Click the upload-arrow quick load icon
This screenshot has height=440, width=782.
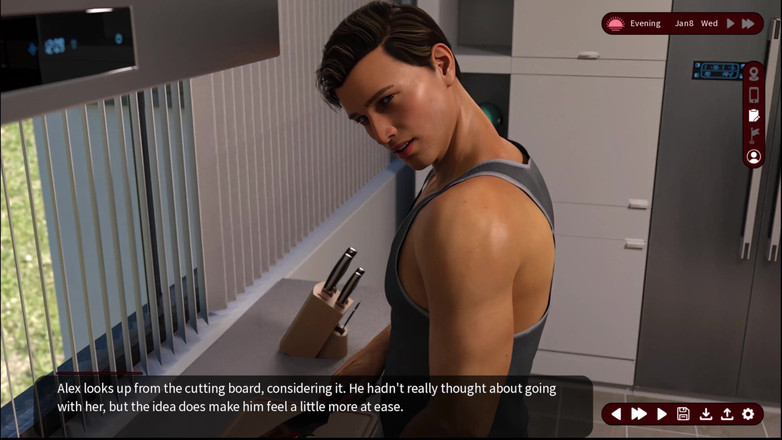click(727, 414)
